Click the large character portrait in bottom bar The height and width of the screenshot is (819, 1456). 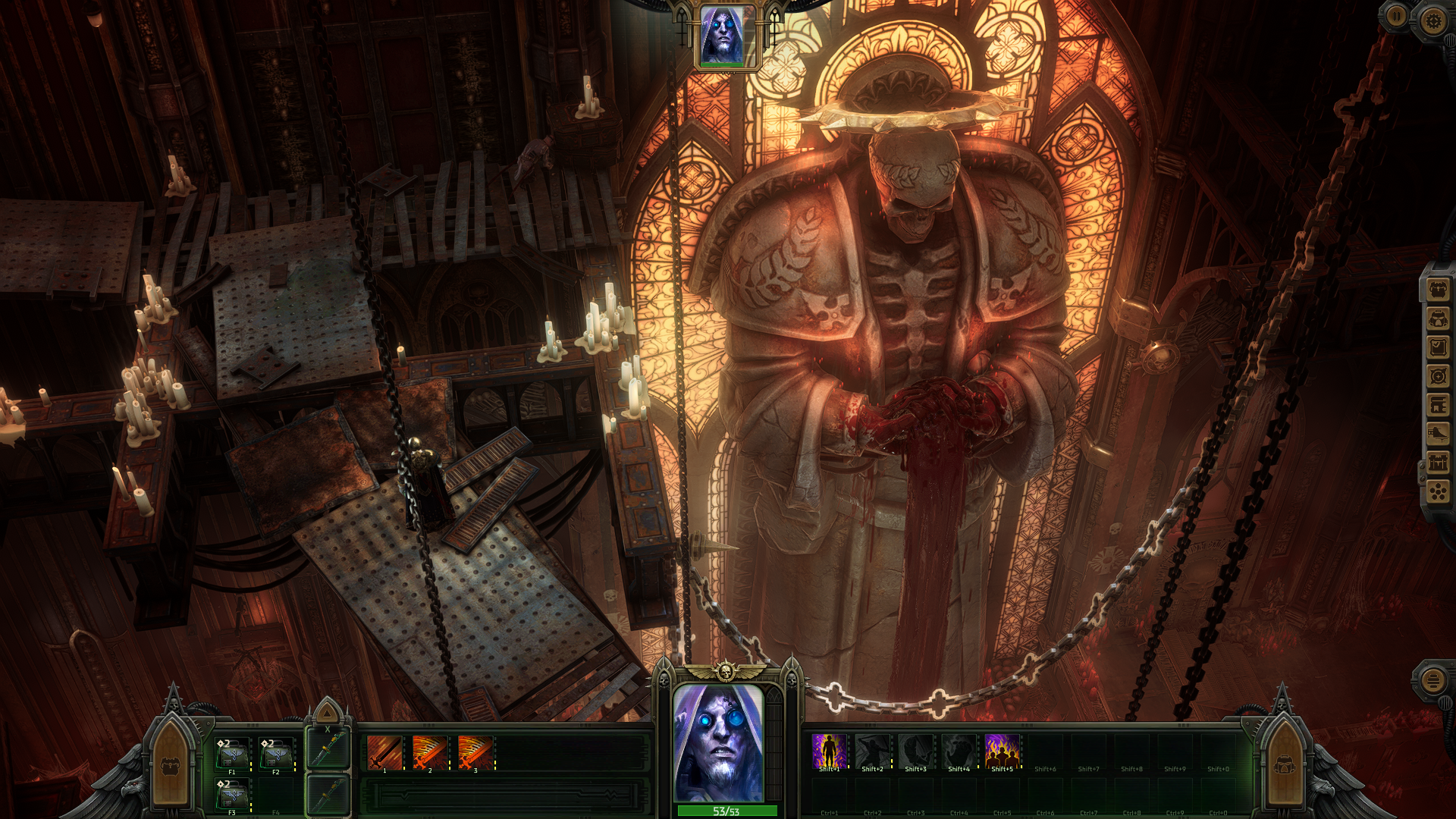718,743
